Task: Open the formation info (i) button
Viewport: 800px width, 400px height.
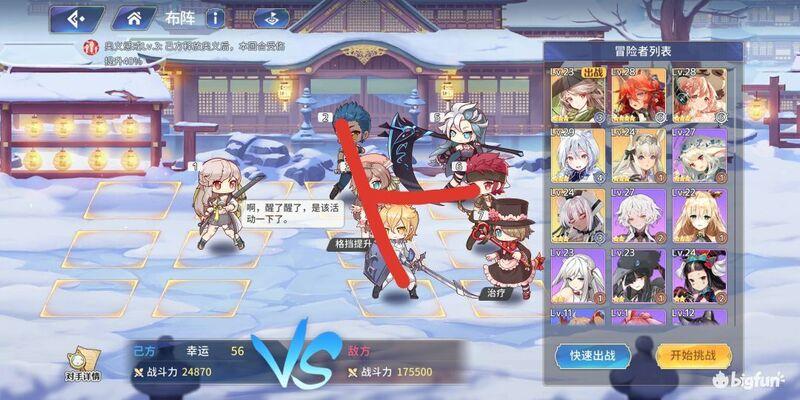Action: pos(216,18)
